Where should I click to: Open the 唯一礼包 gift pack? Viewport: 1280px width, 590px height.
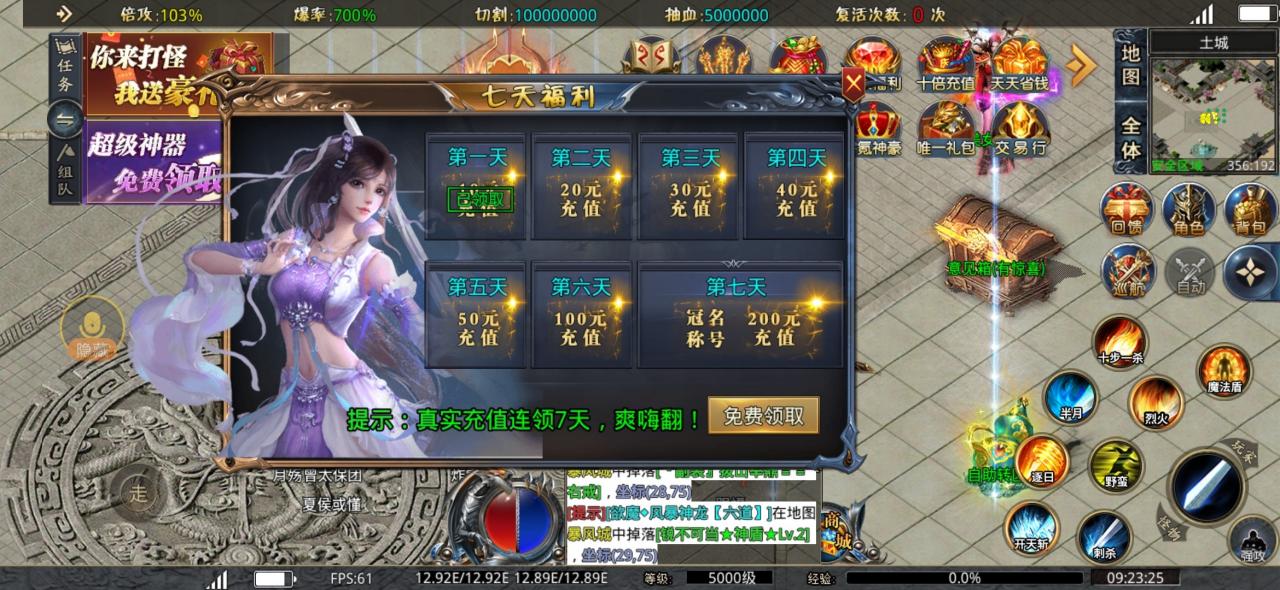pyautogui.click(x=945, y=128)
